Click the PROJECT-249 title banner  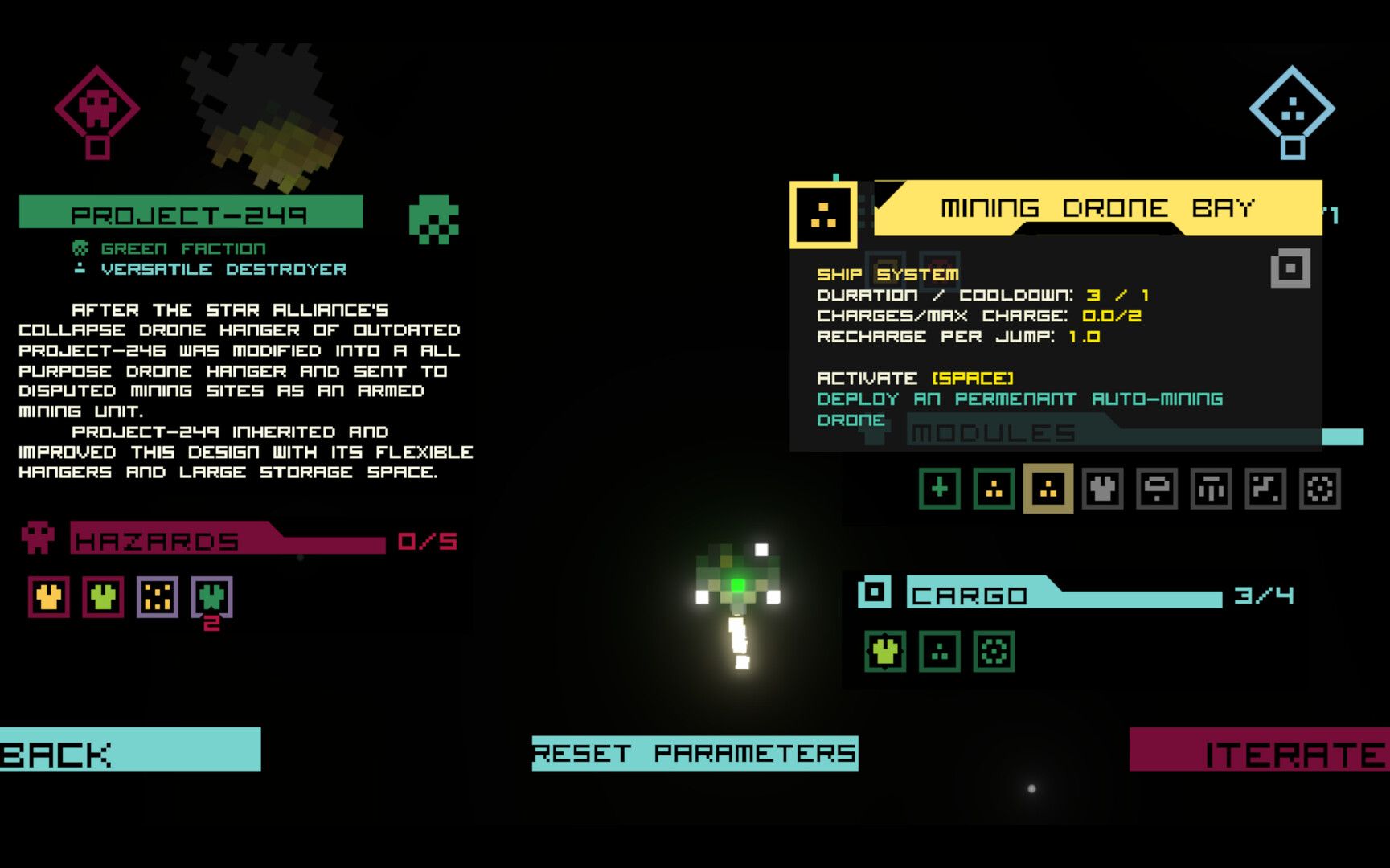[189, 213]
